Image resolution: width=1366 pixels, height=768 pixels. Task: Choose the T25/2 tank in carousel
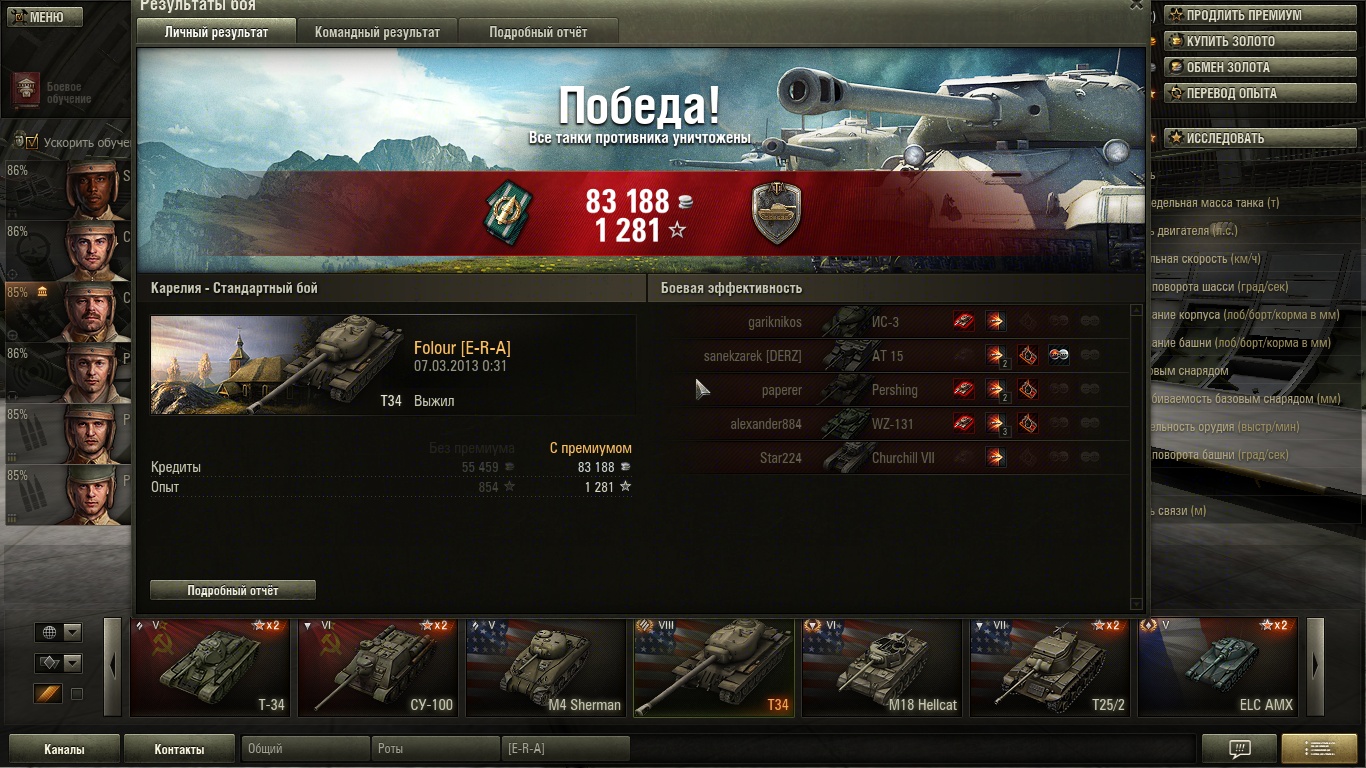click(1050, 667)
